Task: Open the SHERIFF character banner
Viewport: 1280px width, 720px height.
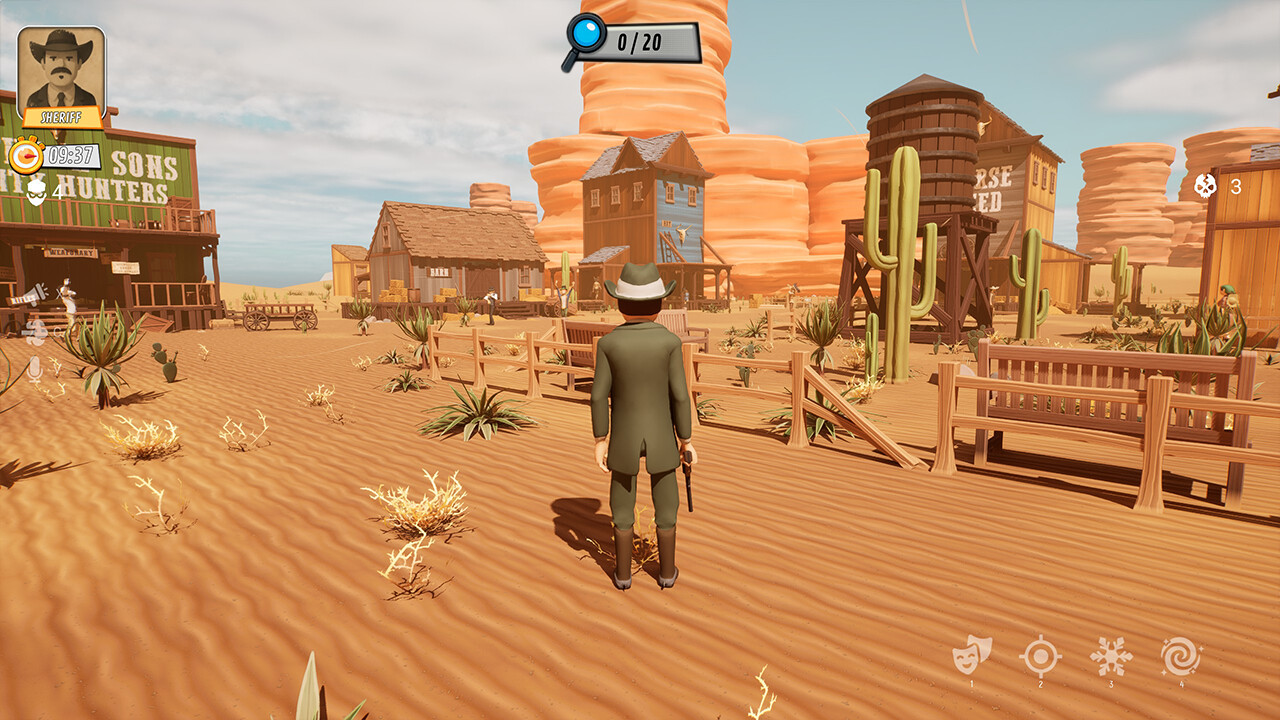Action: [x=62, y=115]
